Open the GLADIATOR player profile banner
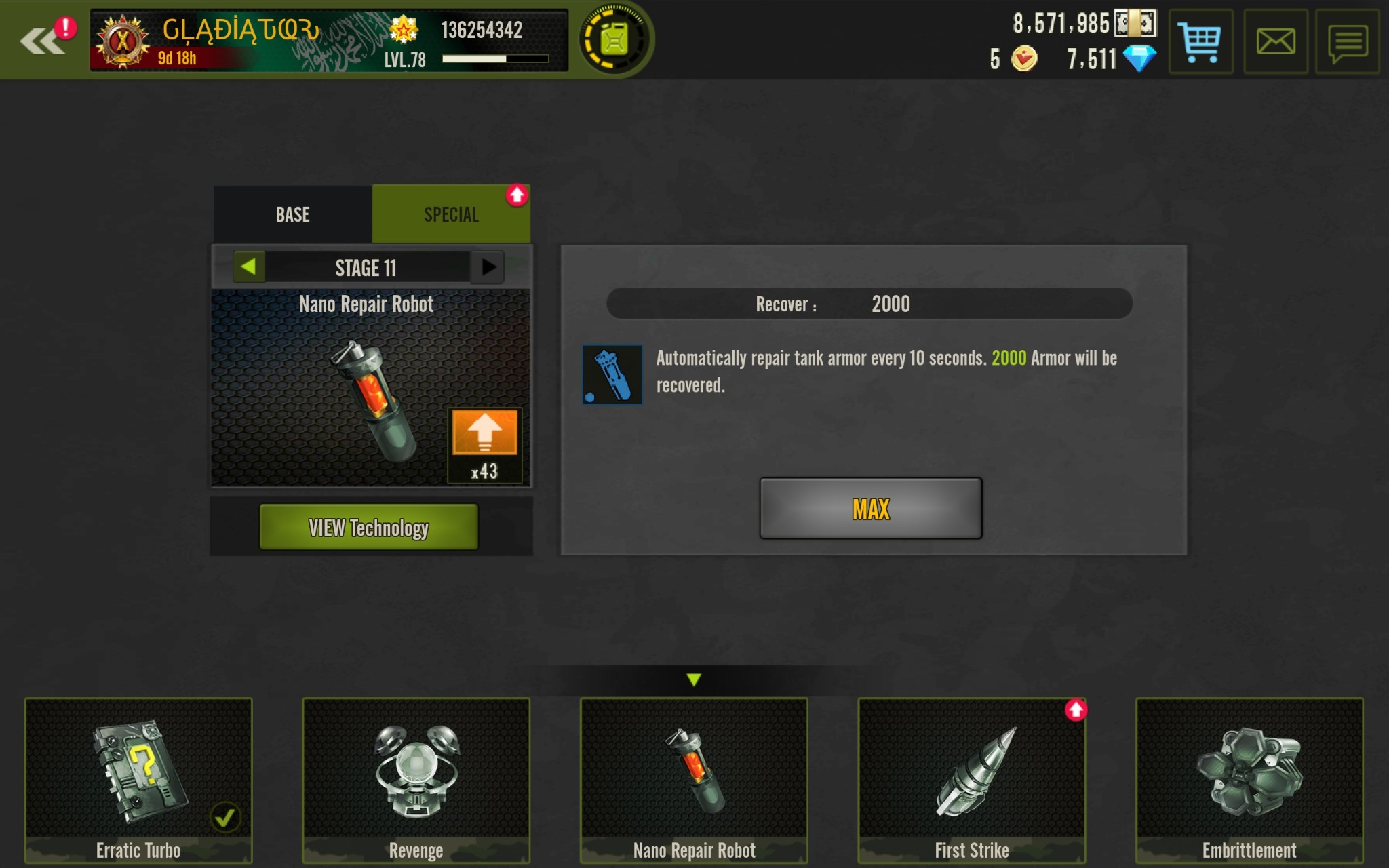 pos(329,41)
